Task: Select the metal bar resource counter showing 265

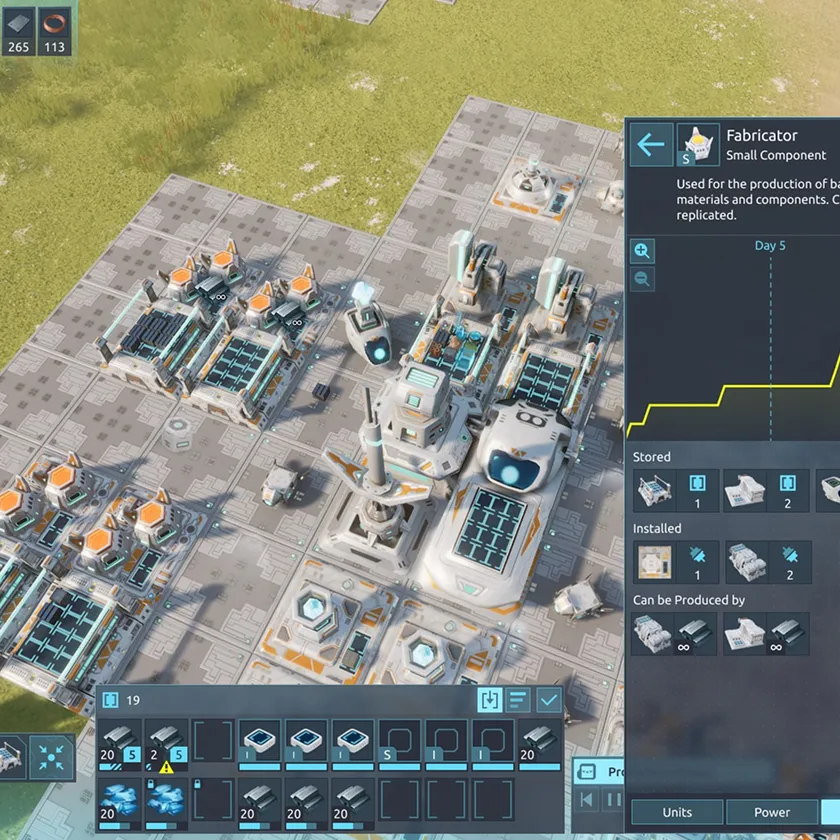Action: pos(16,32)
